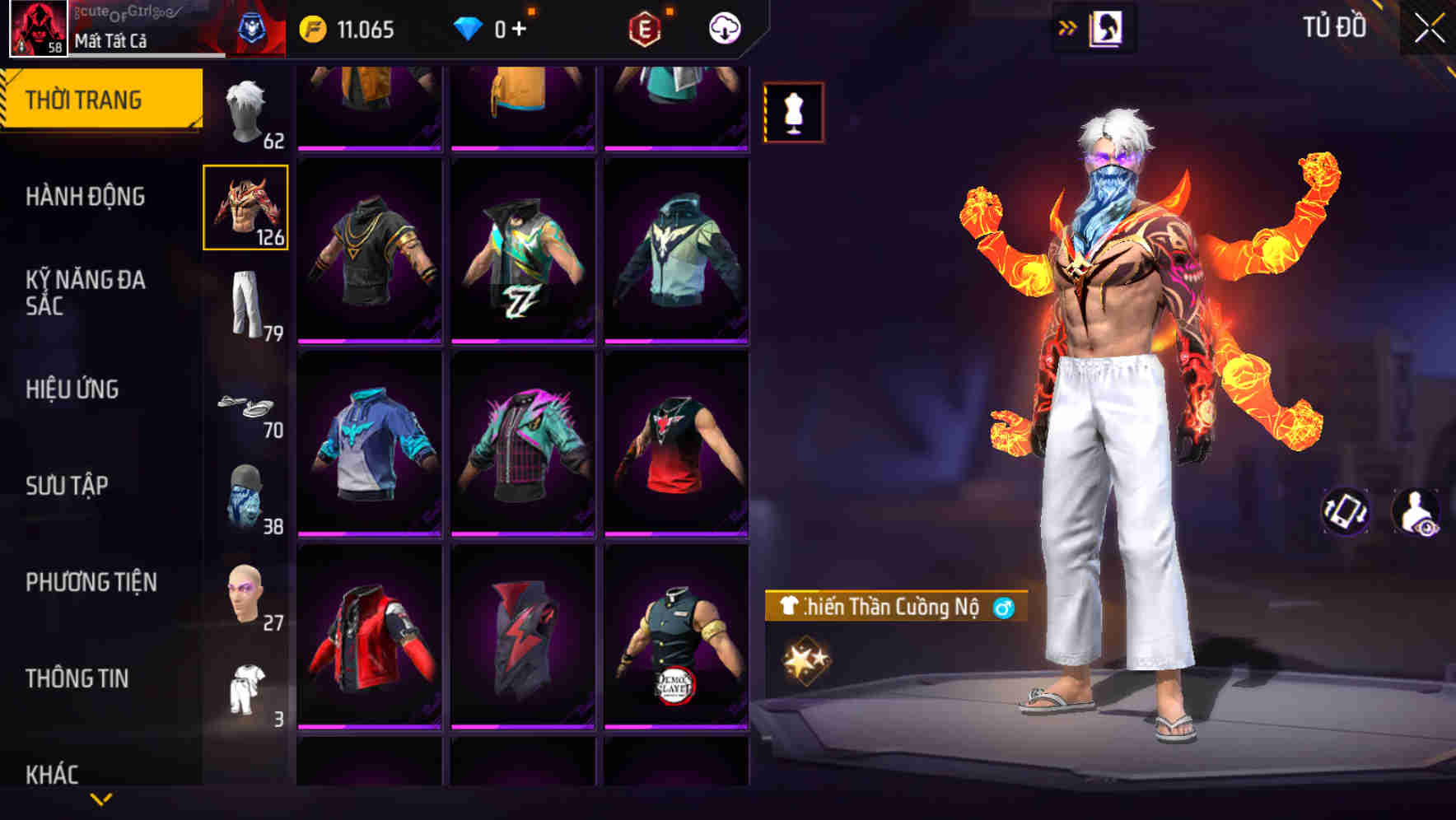Screen dimensions: 1456x820
Task: Expand the collapsed menu via double-arrow icon
Action: tap(1067, 27)
